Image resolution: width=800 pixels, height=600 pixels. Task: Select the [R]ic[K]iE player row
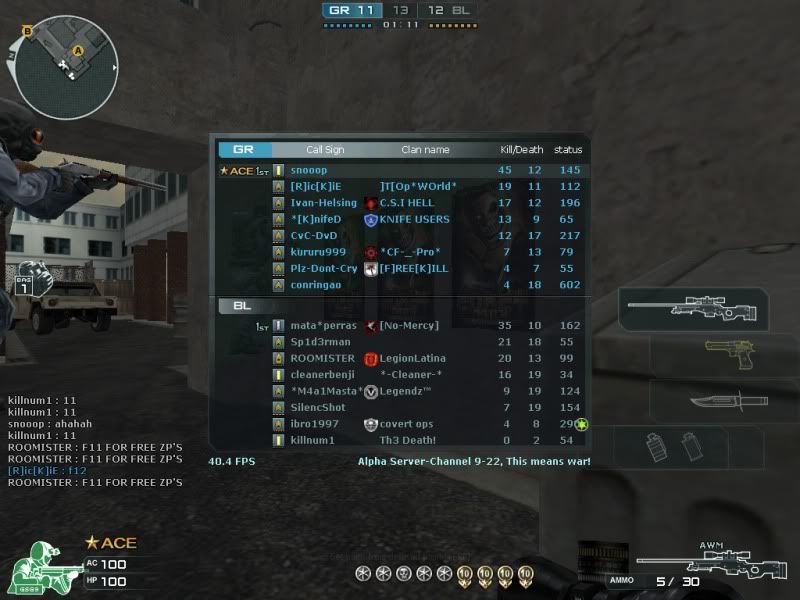[400, 186]
